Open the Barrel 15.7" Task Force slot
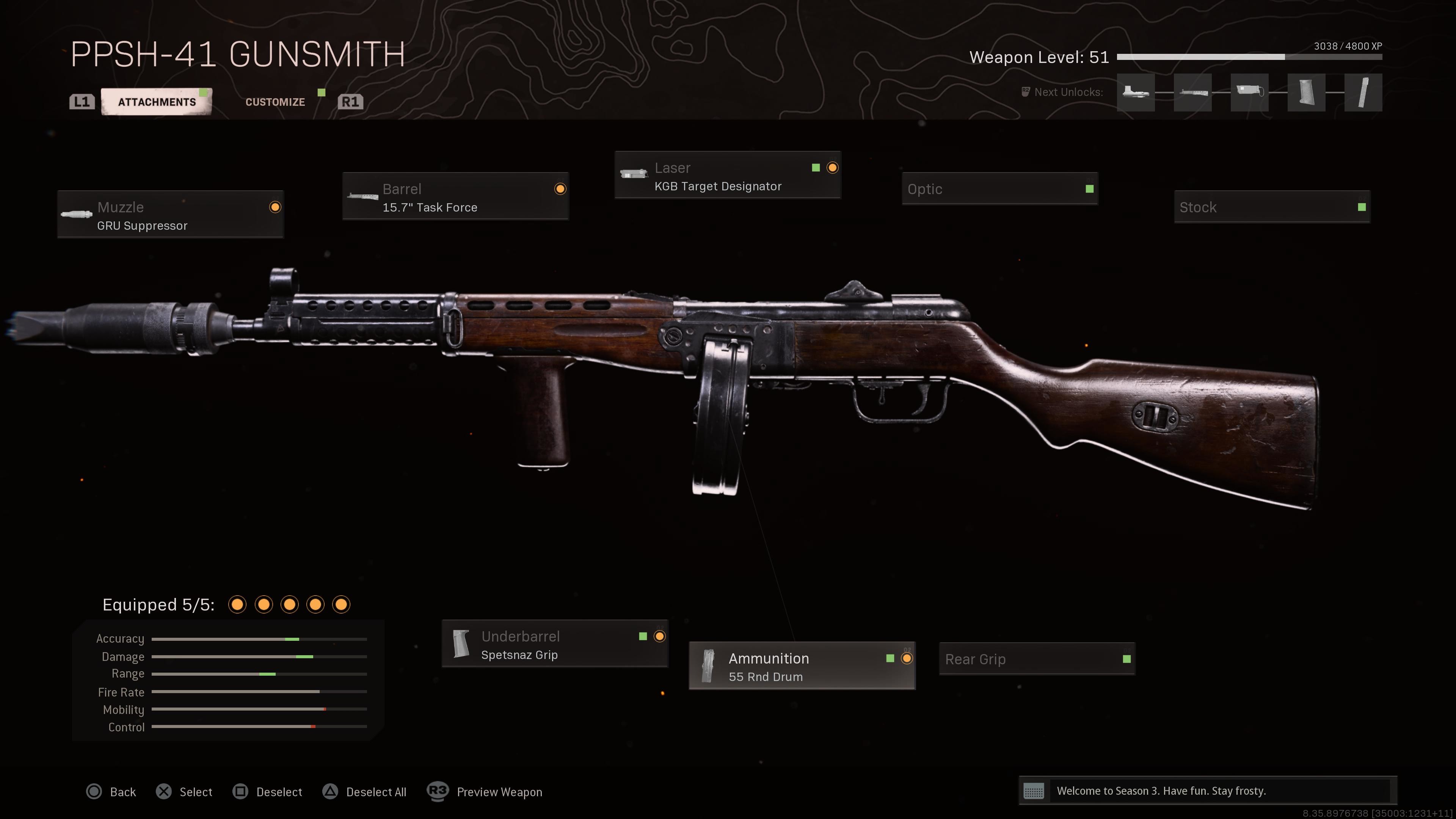Viewport: 1456px width, 819px height. (455, 197)
